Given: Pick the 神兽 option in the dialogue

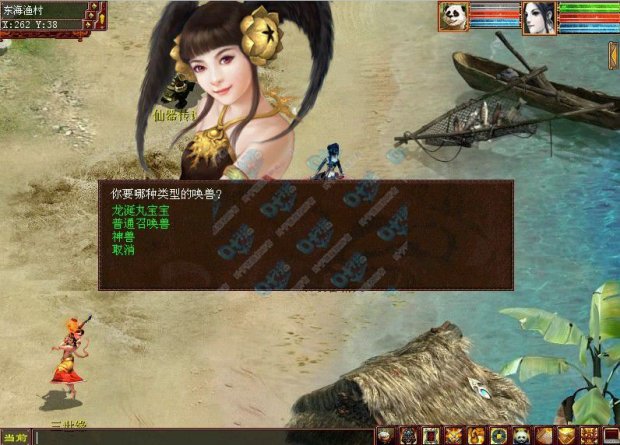Looking at the screenshot, I should [123, 237].
